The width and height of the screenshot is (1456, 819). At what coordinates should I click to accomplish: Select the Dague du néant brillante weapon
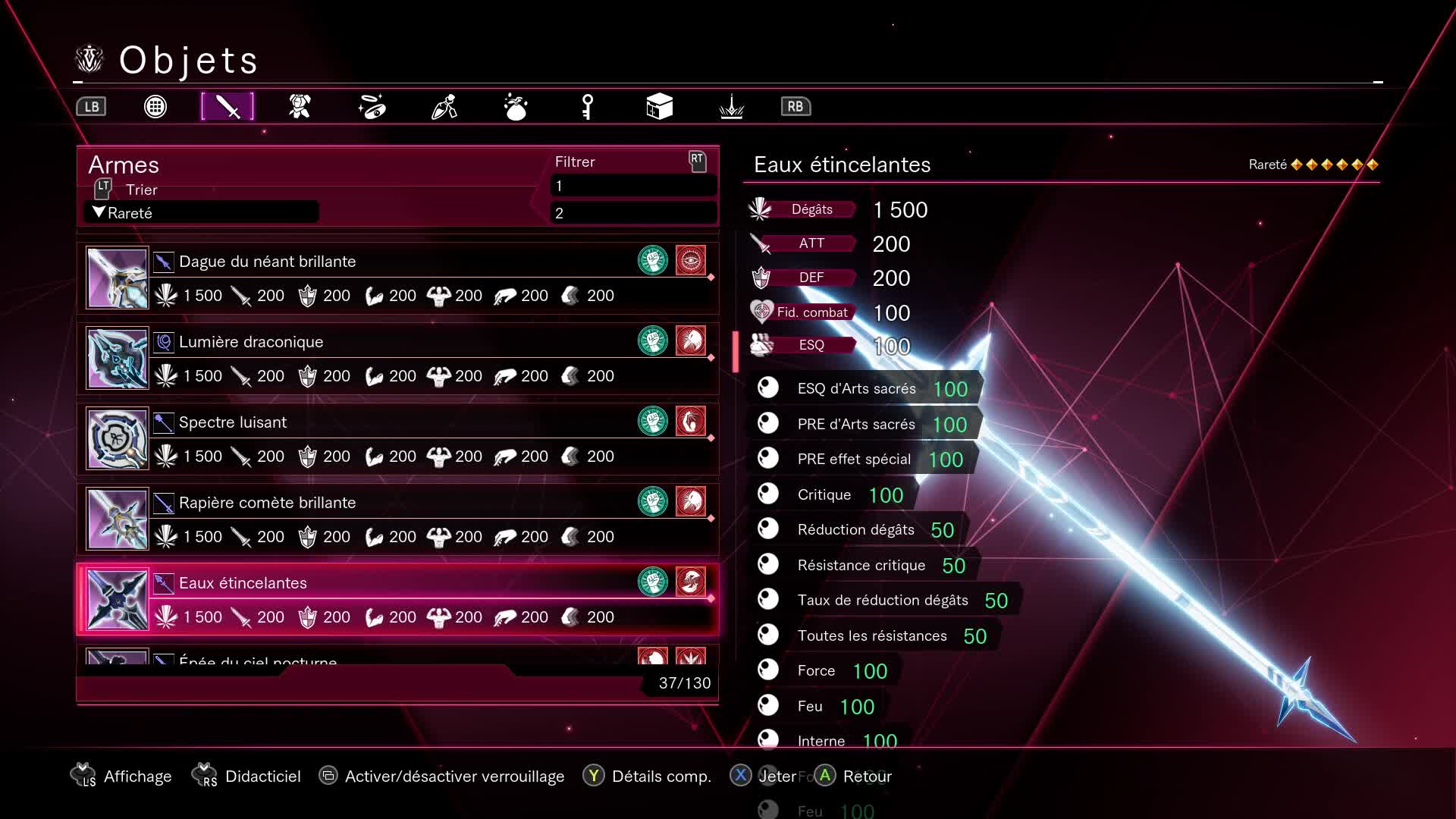(x=397, y=278)
